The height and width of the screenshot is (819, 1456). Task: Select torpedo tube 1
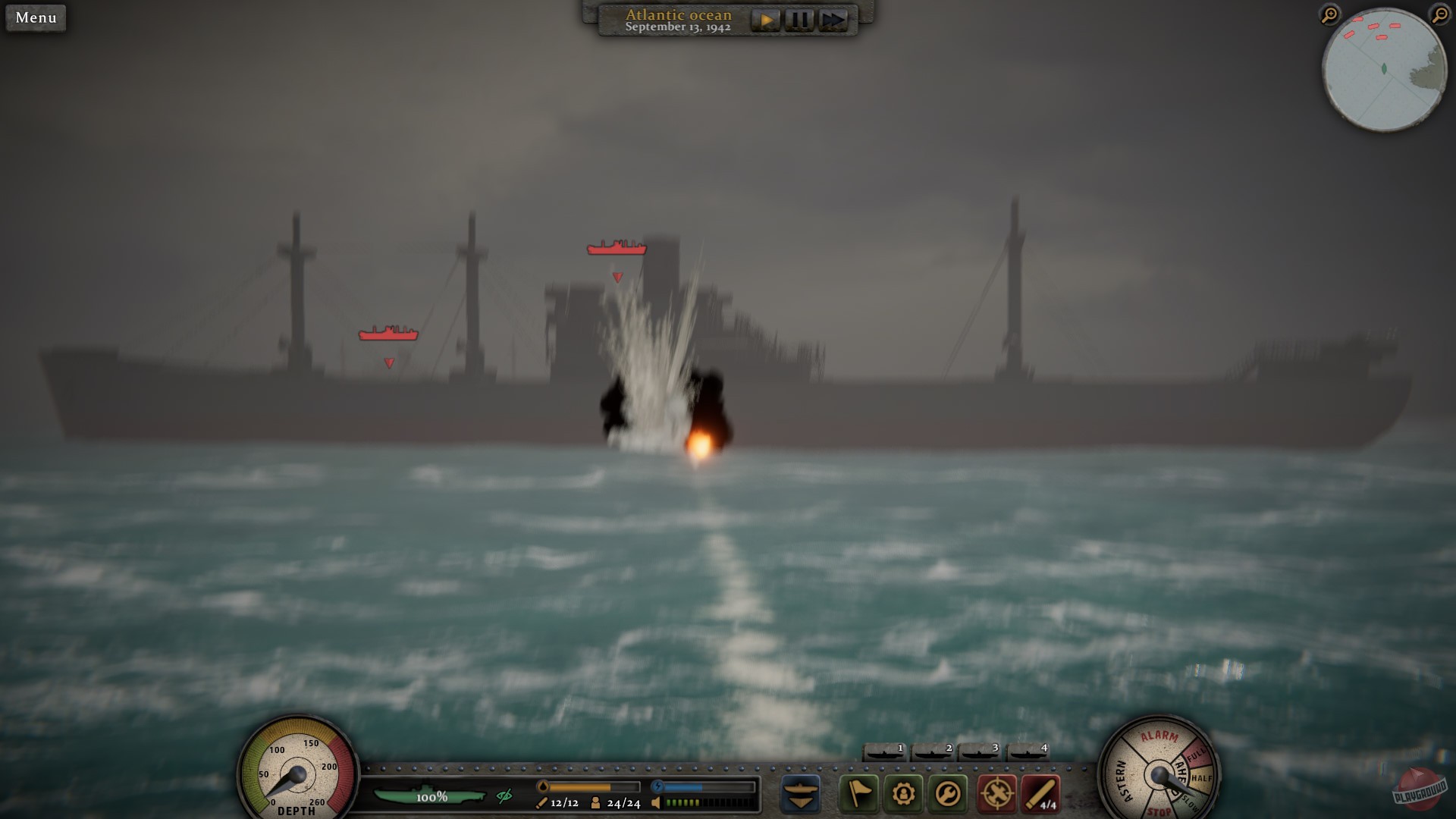click(884, 753)
